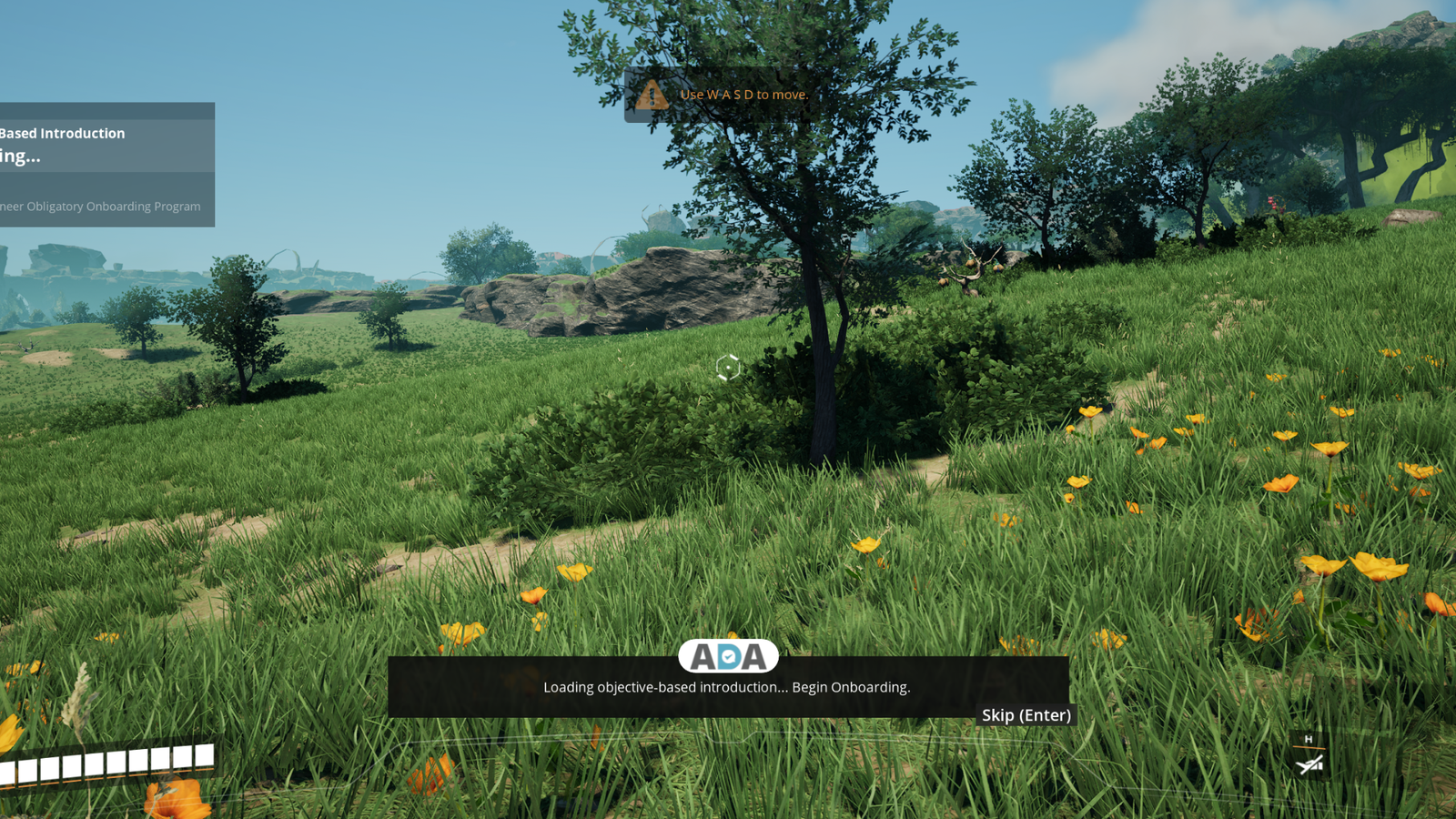Click the Use W A S D to move tip
Viewport: 1456px width, 819px height.
743,95
